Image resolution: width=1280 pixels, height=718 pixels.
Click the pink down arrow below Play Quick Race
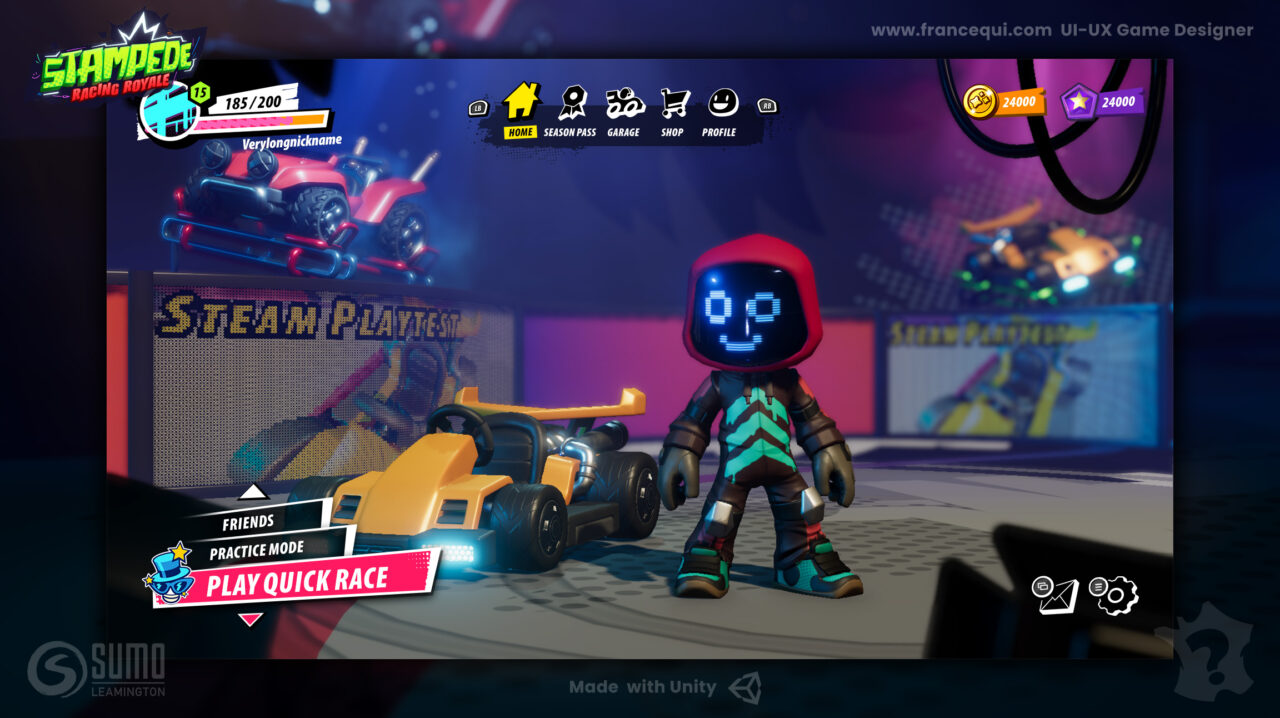(250, 620)
